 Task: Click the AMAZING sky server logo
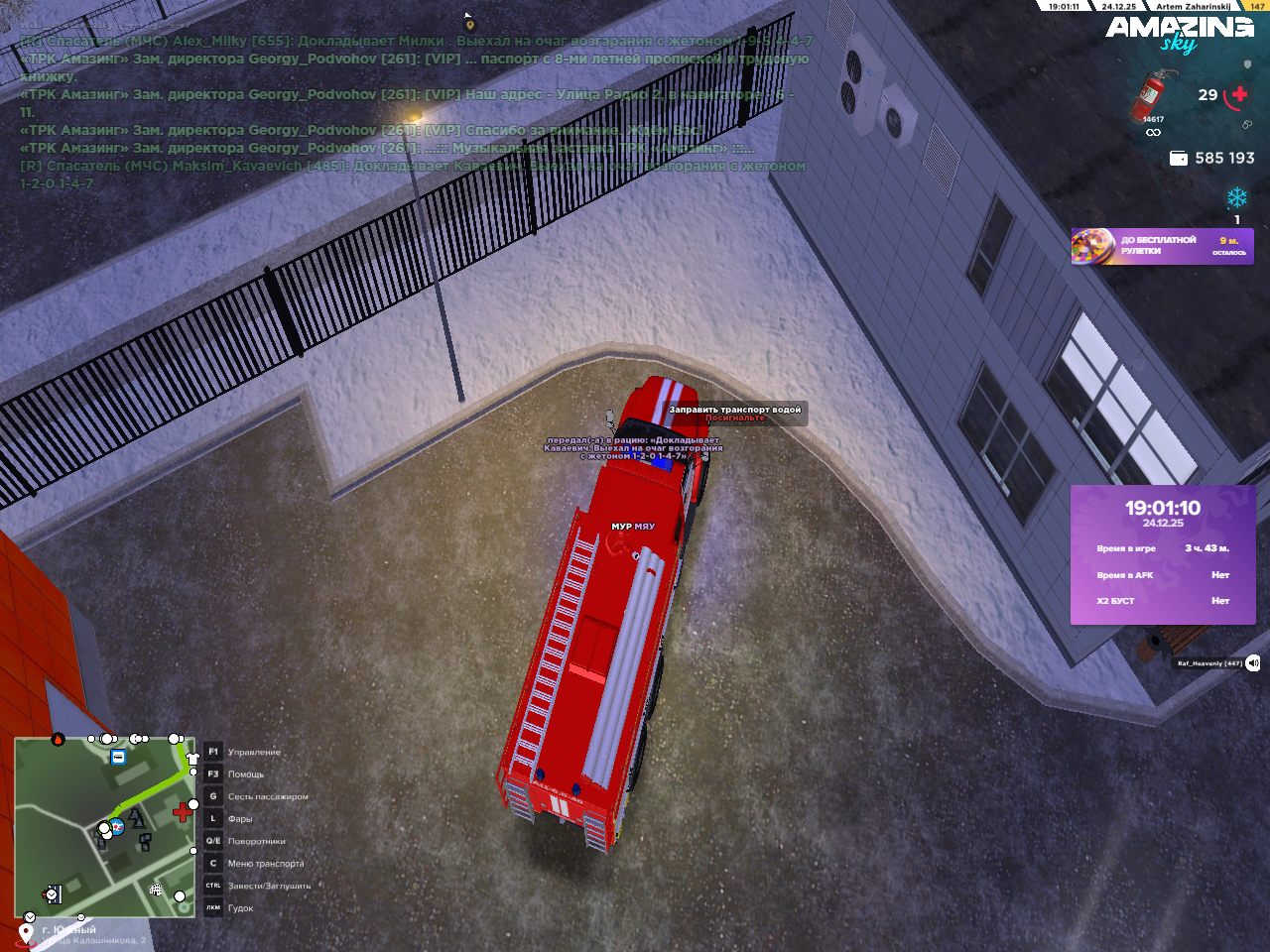(x=1179, y=33)
